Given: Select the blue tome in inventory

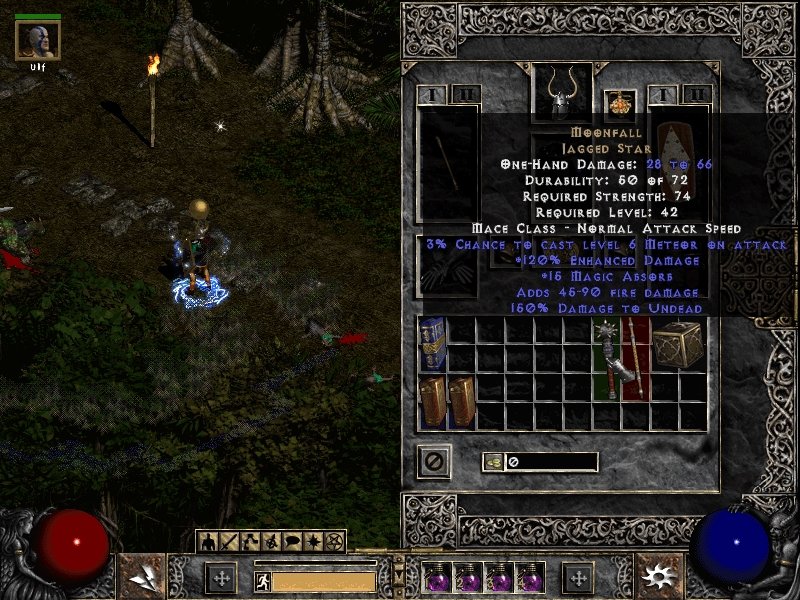Looking at the screenshot, I should click(x=433, y=345).
